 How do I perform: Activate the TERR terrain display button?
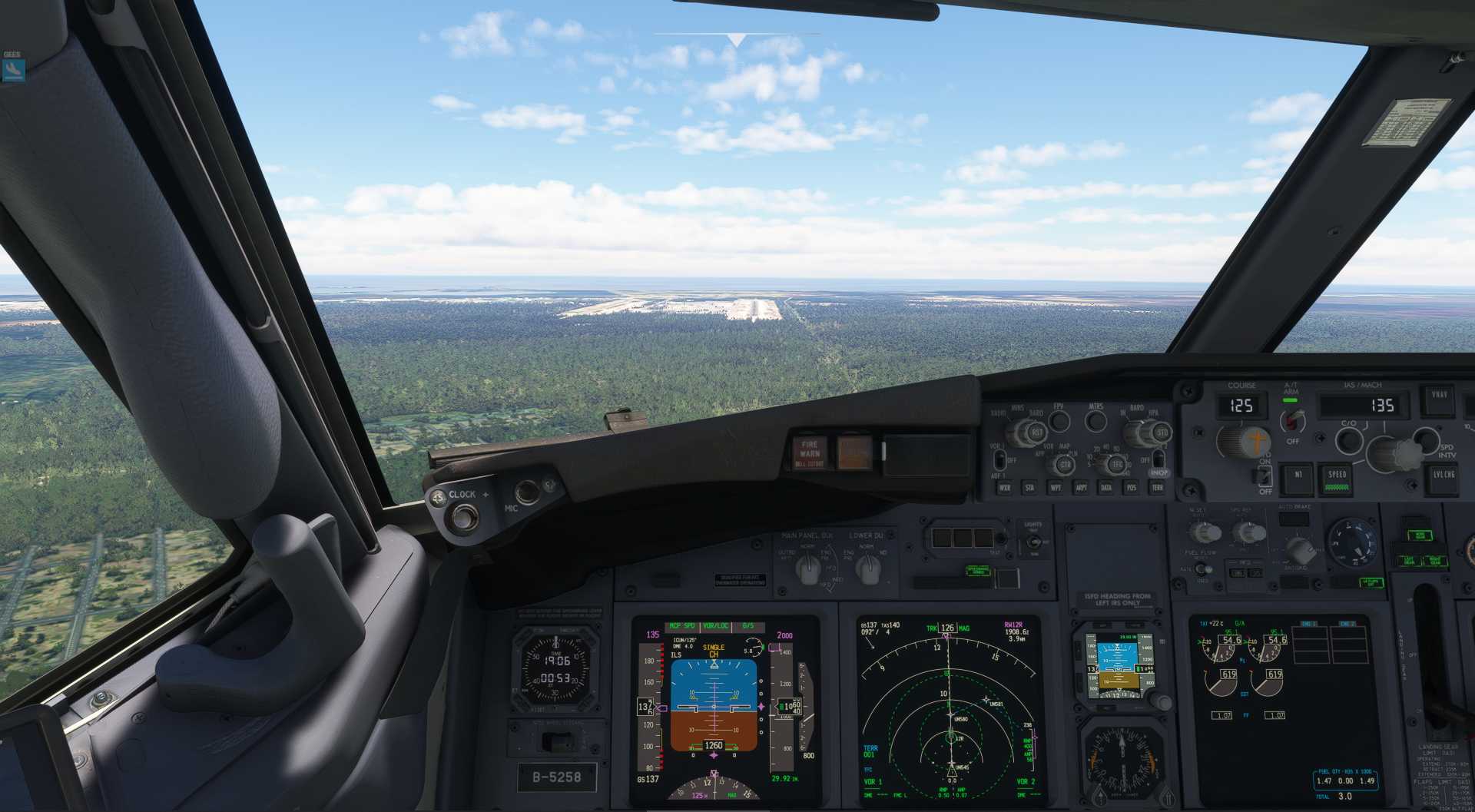1157,488
